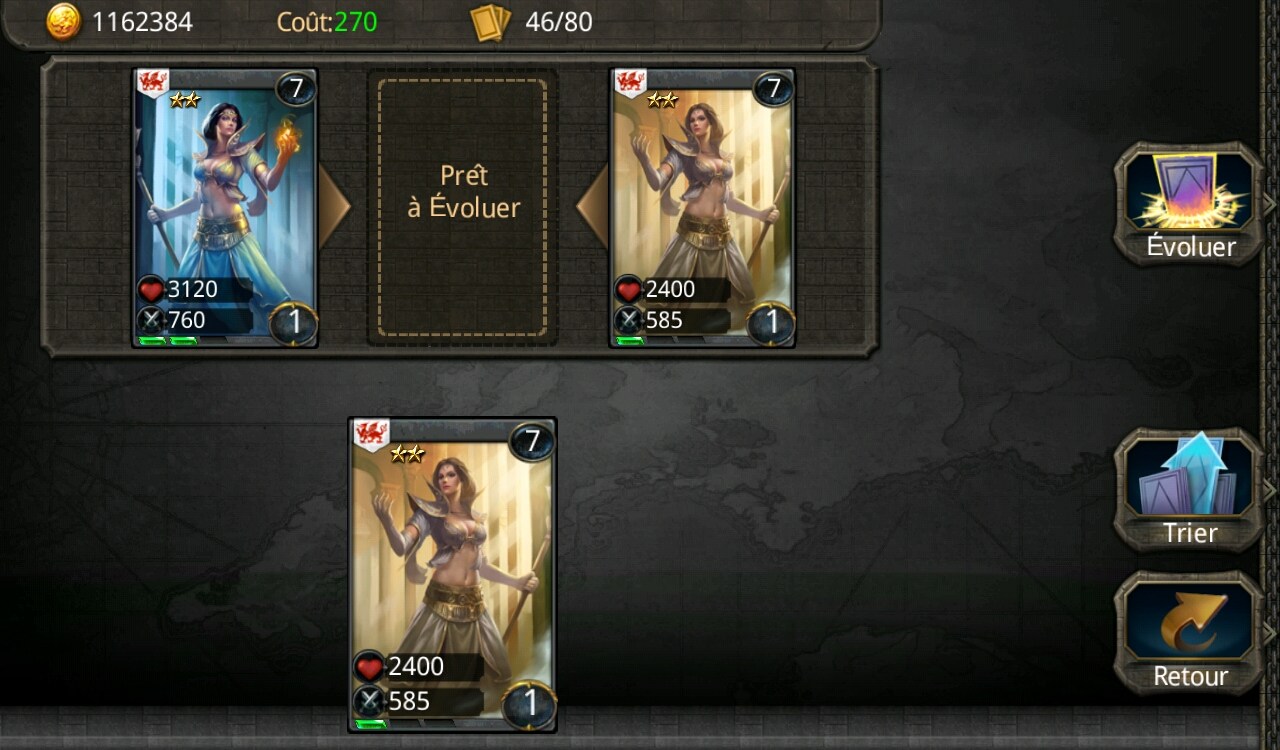The width and height of the screenshot is (1280, 750).
Task: Click the Prêt à Évoluer slot
Action: click(463, 208)
